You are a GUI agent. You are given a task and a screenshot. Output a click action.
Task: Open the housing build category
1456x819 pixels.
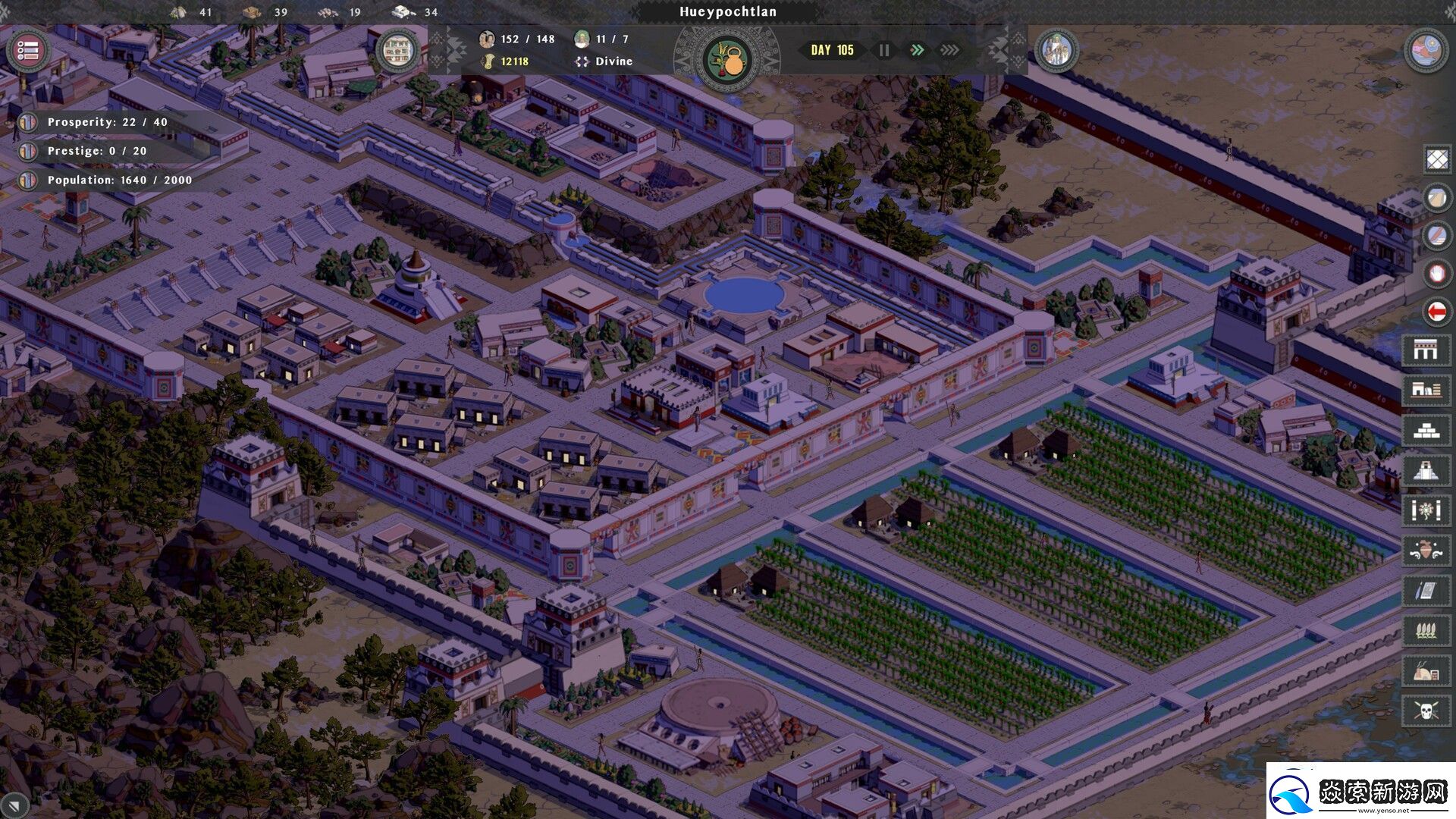point(1425,390)
